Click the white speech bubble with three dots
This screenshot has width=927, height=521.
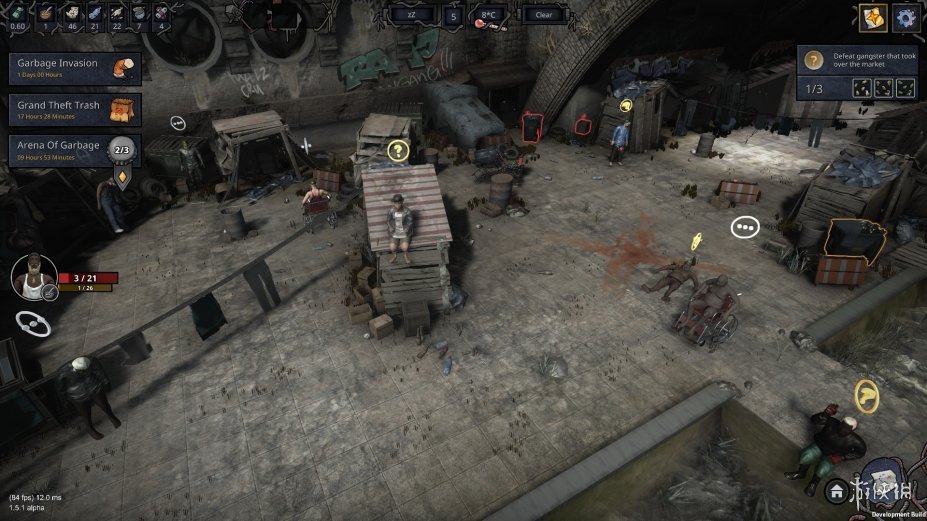[745, 227]
